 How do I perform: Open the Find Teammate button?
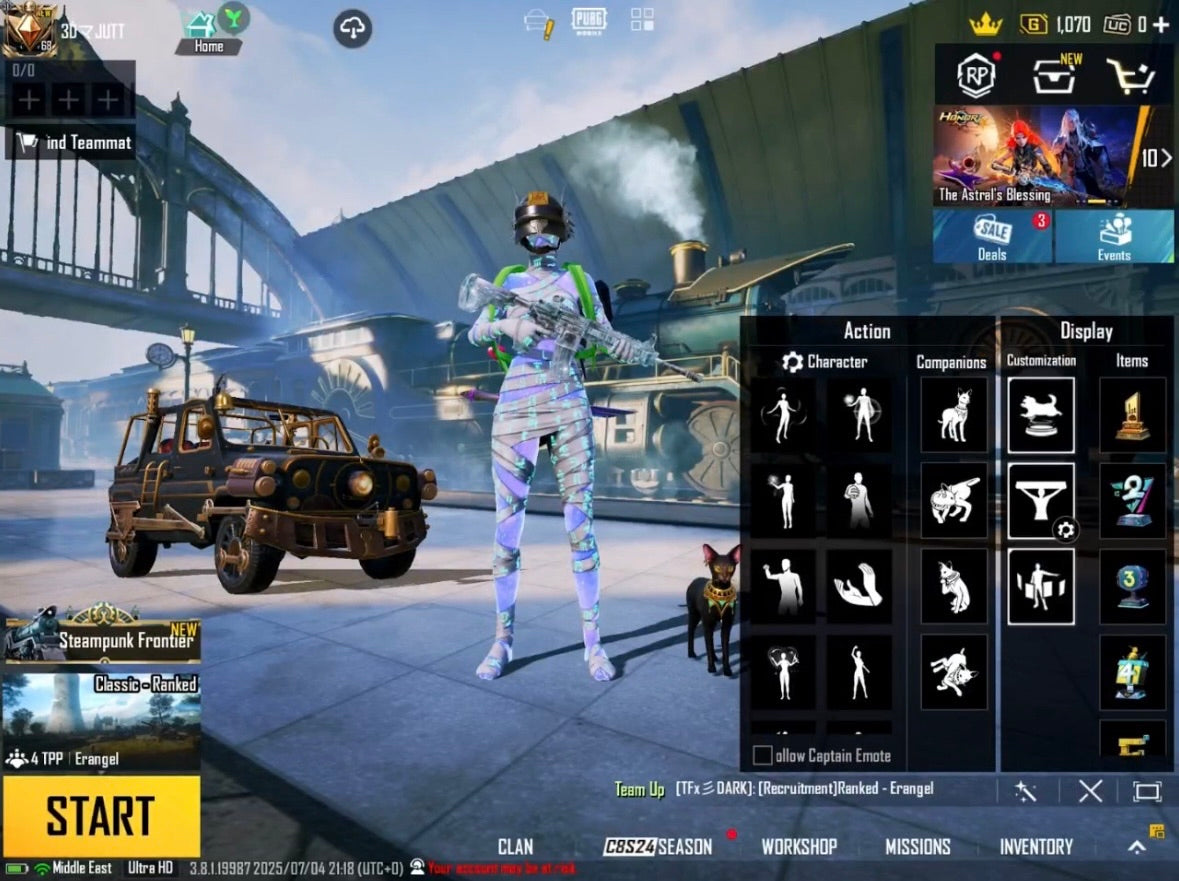click(70, 143)
